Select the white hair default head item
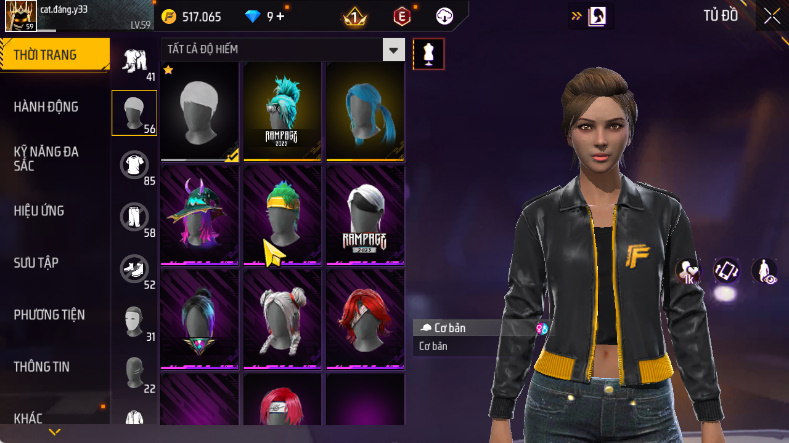The width and height of the screenshot is (789, 443). (x=199, y=110)
